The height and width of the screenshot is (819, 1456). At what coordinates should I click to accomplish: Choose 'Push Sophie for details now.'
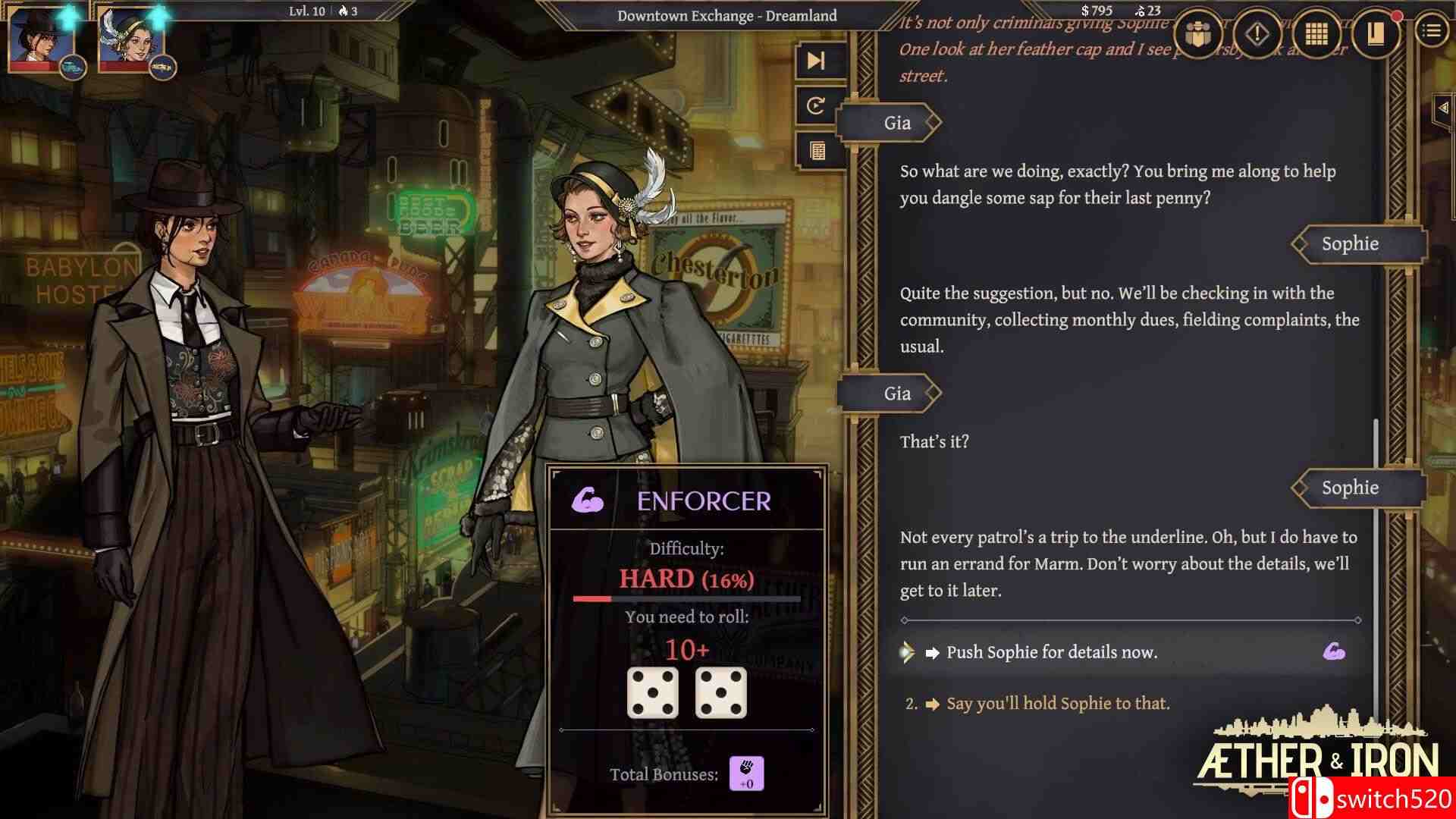[1053, 651]
